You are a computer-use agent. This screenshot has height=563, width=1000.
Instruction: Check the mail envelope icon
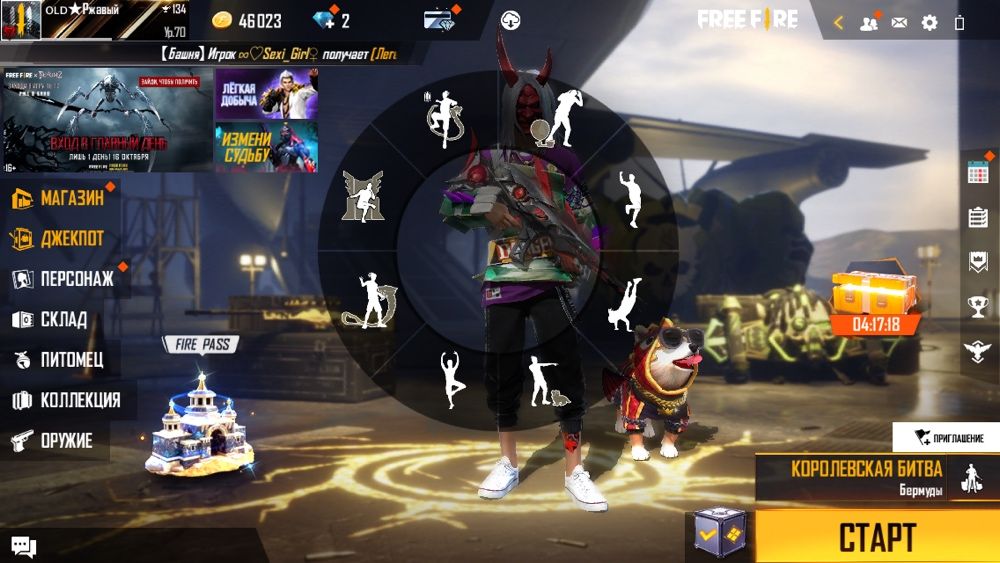point(899,22)
